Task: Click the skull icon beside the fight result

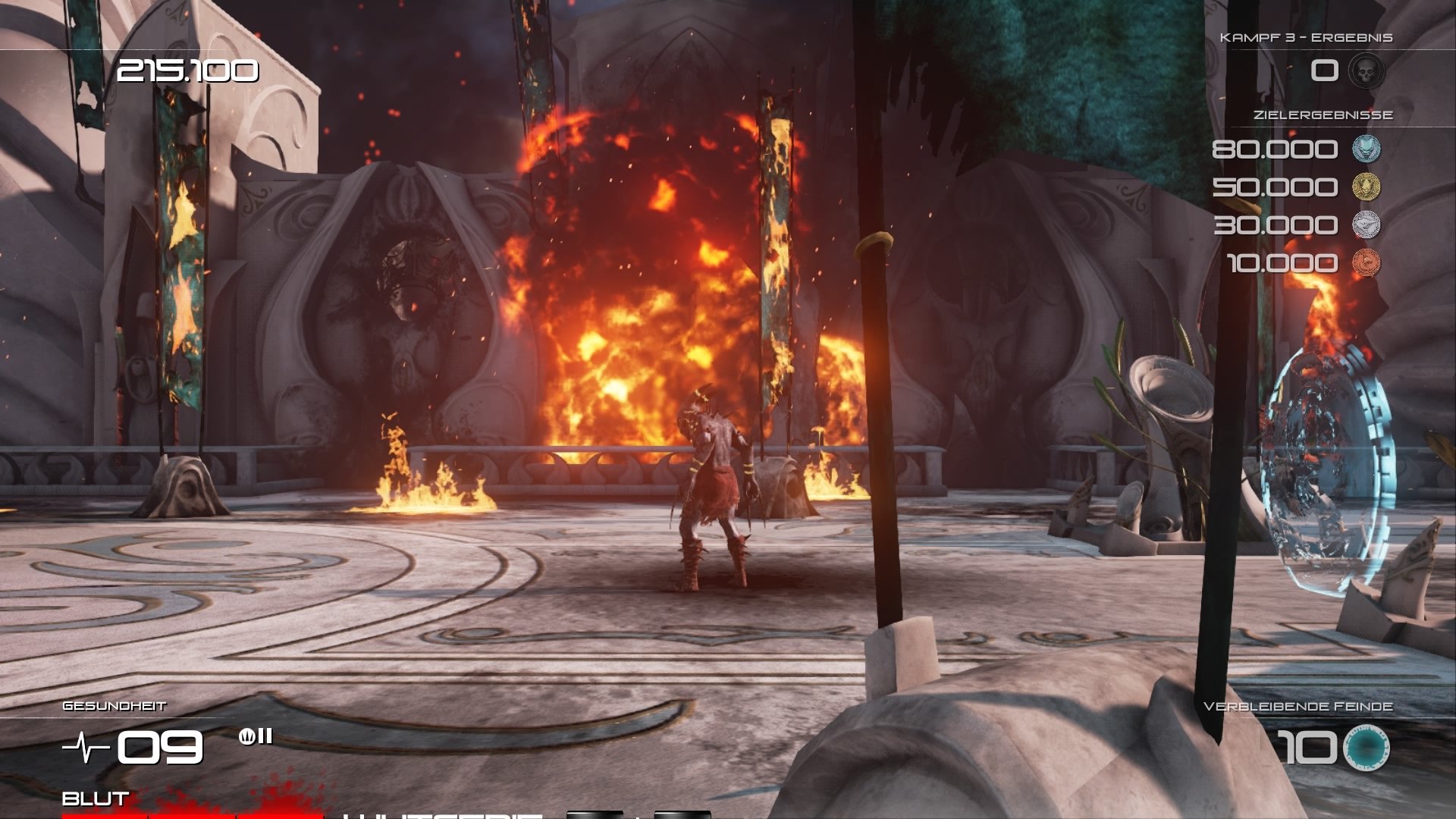Action: coord(1367,71)
